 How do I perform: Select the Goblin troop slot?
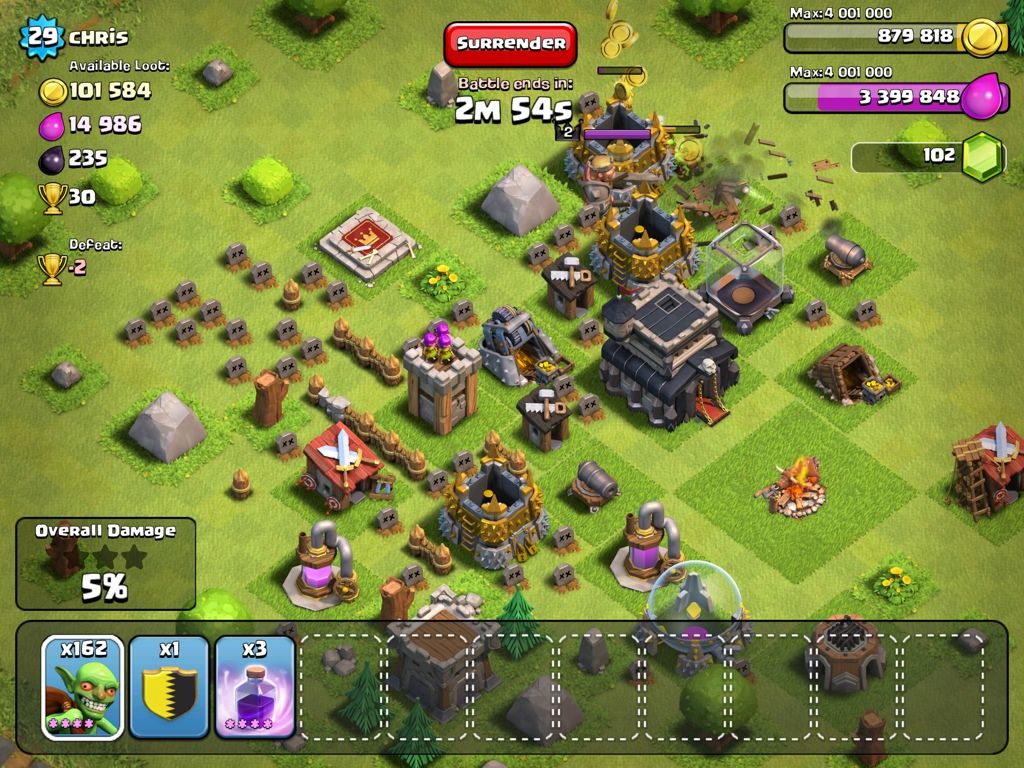click(x=83, y=684)
